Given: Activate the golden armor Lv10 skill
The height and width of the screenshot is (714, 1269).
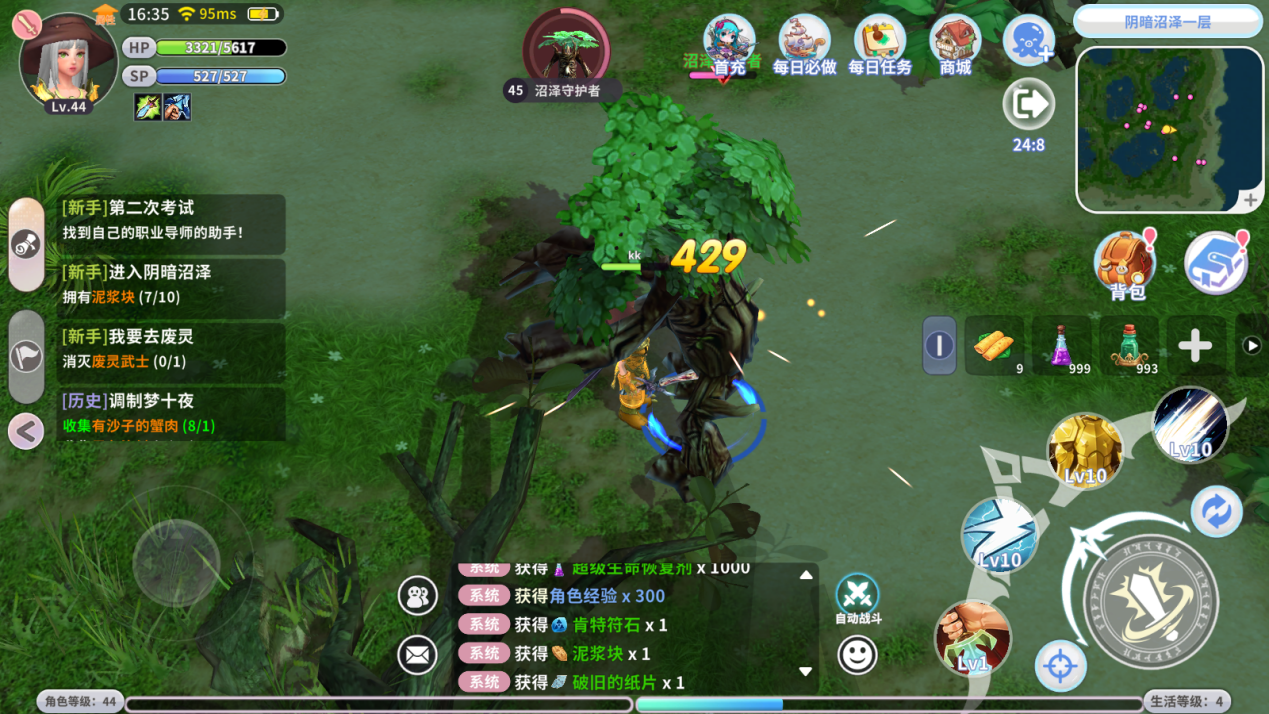Looking at the screenshot, I should tap(1085, 451).
